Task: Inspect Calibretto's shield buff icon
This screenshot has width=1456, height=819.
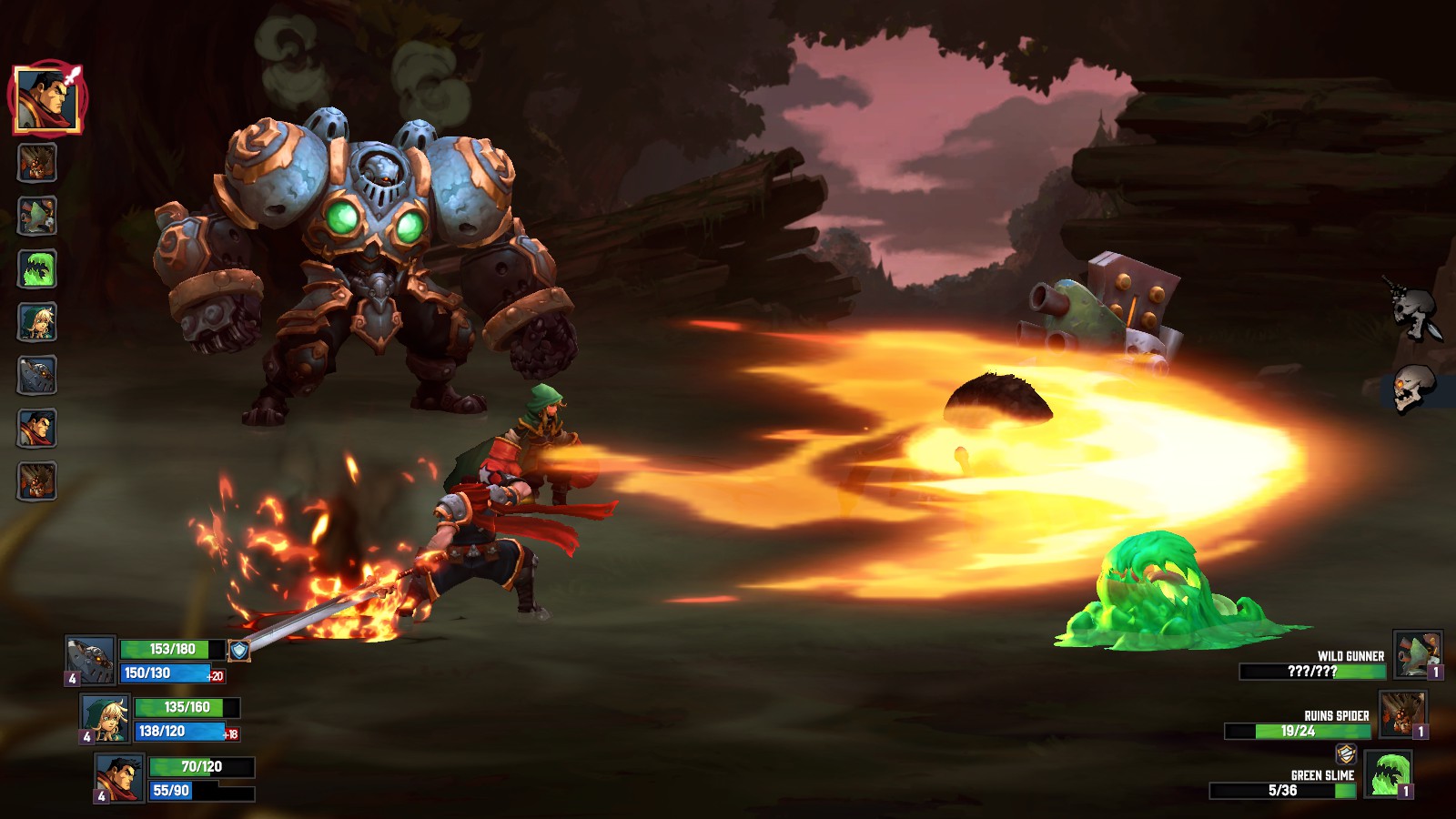Action: 239,650
